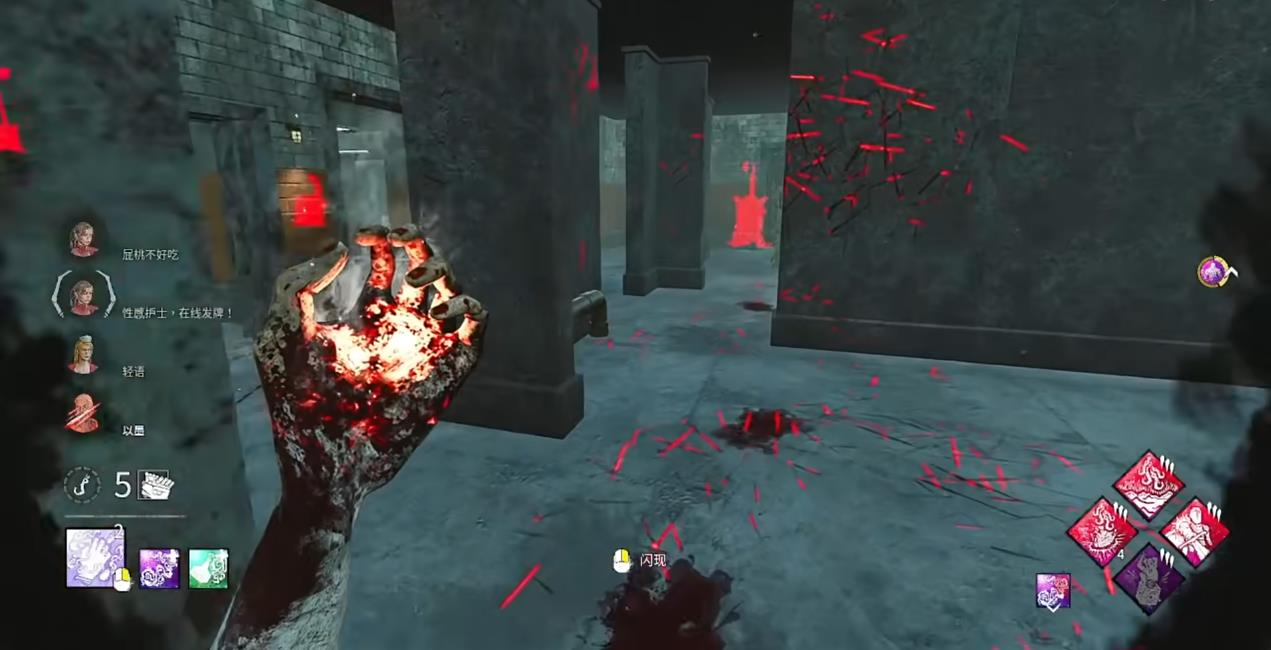Click the slashed red portrait of 以墨
The height and width of the screenshot is (650, 1271).
click(x=83, y=413)
